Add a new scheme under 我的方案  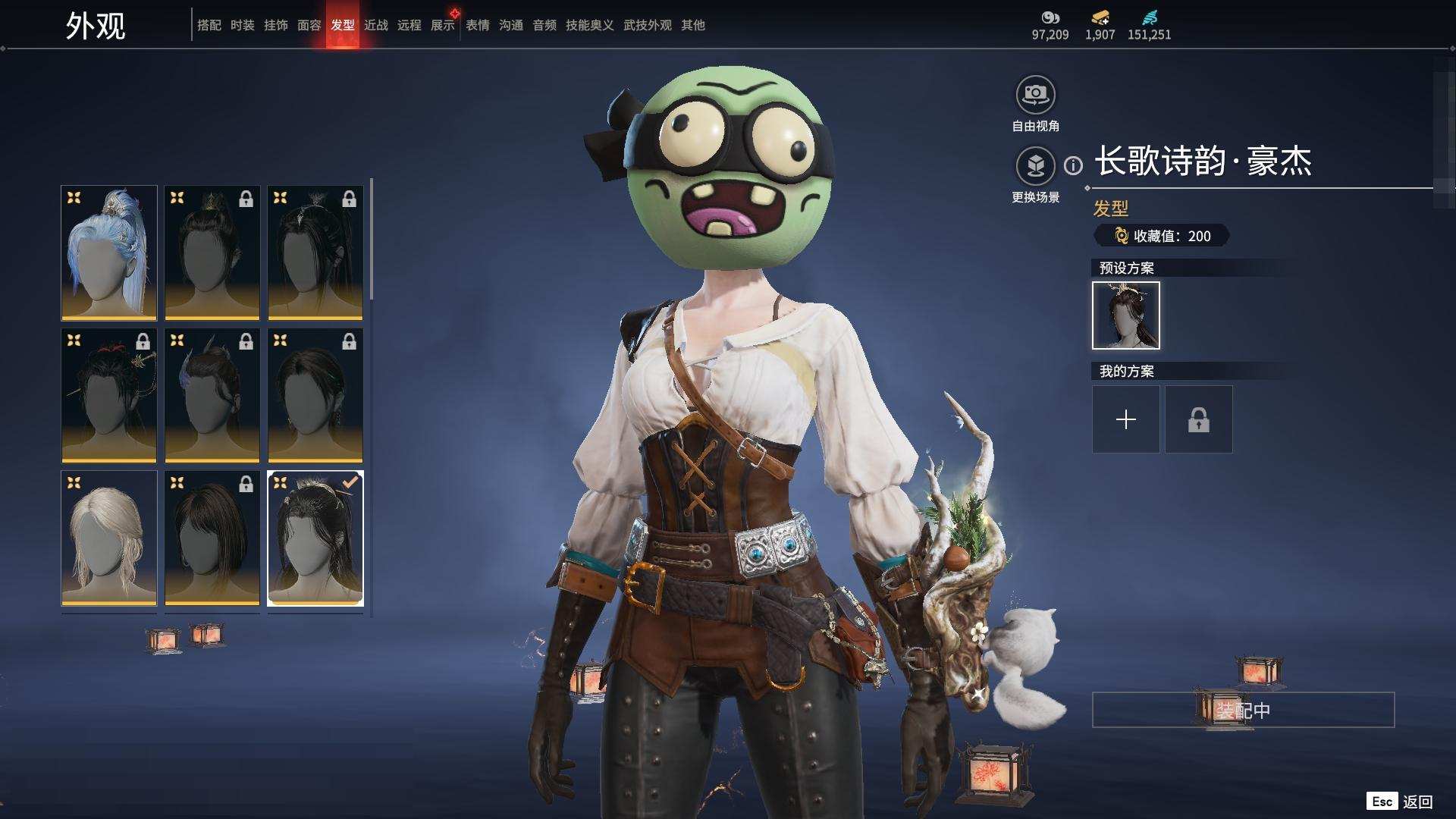point(1126,419)
